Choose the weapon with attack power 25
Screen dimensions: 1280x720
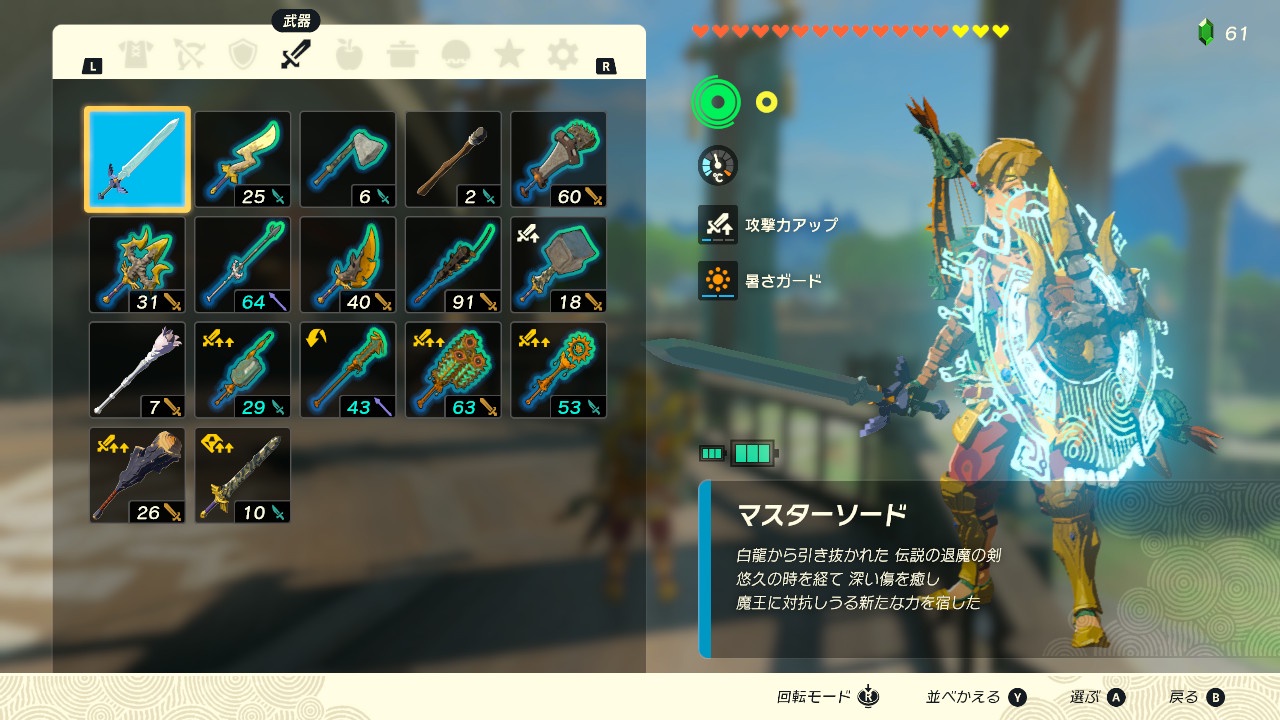point(243,159)
